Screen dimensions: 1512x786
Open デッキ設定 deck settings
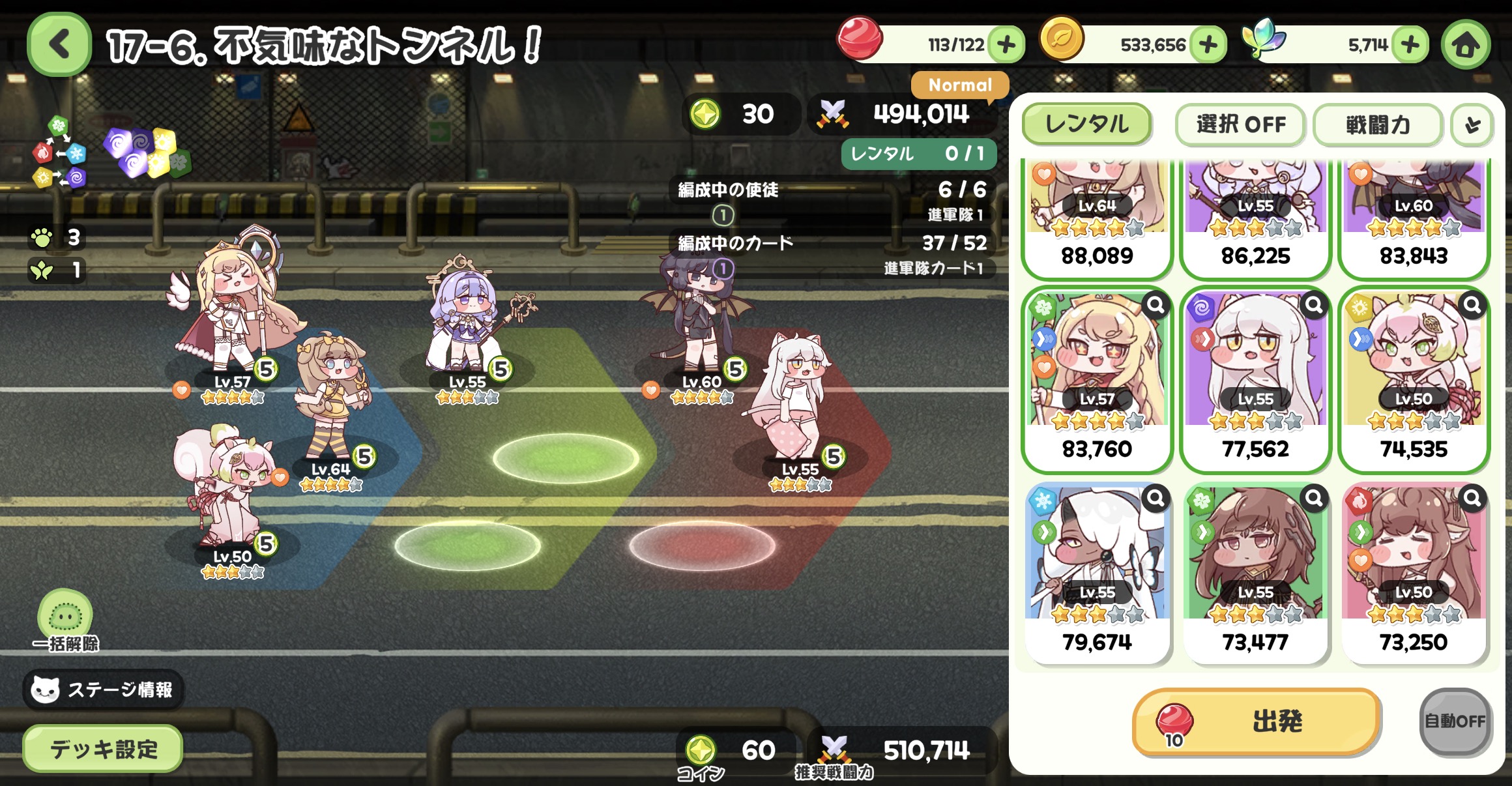coord(103,749)
